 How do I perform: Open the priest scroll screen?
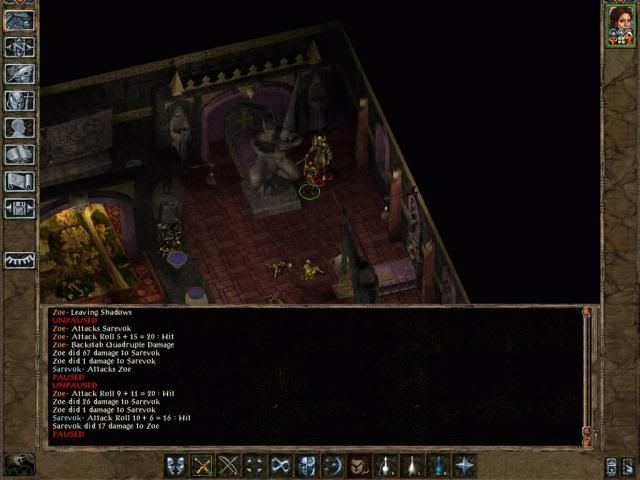tap(19, 181)
